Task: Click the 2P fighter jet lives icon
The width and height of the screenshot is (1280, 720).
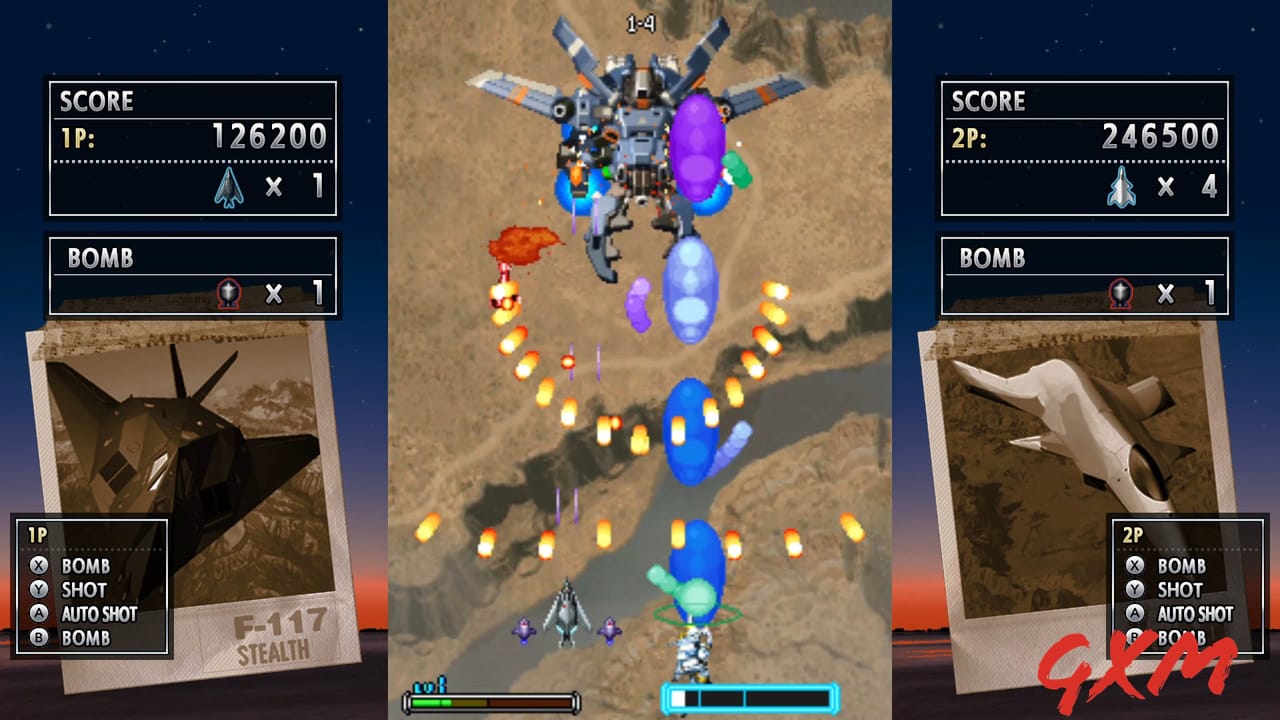Action: (x=1119, y=186)
